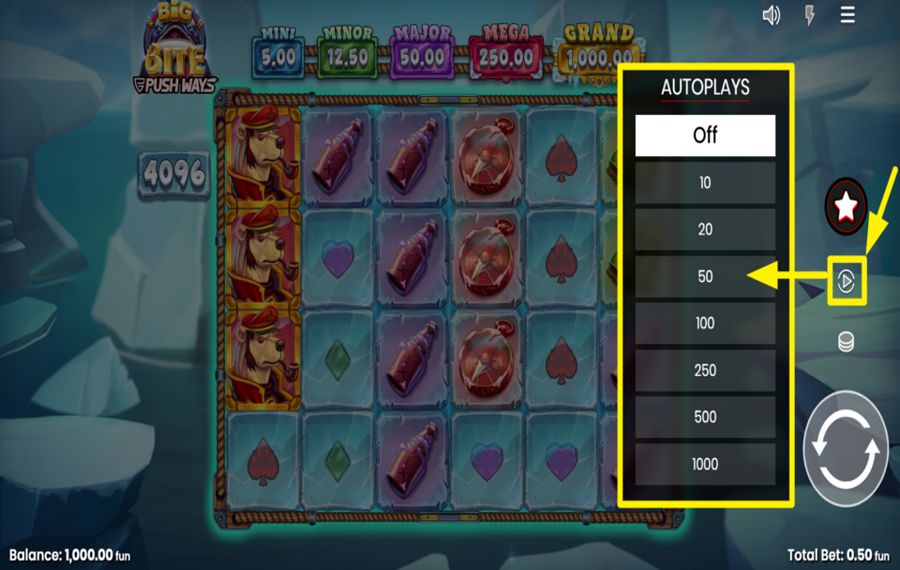Set autoplay count to 500
The height and width of the screenshot is (570, 900).
(x=705, y=417)
